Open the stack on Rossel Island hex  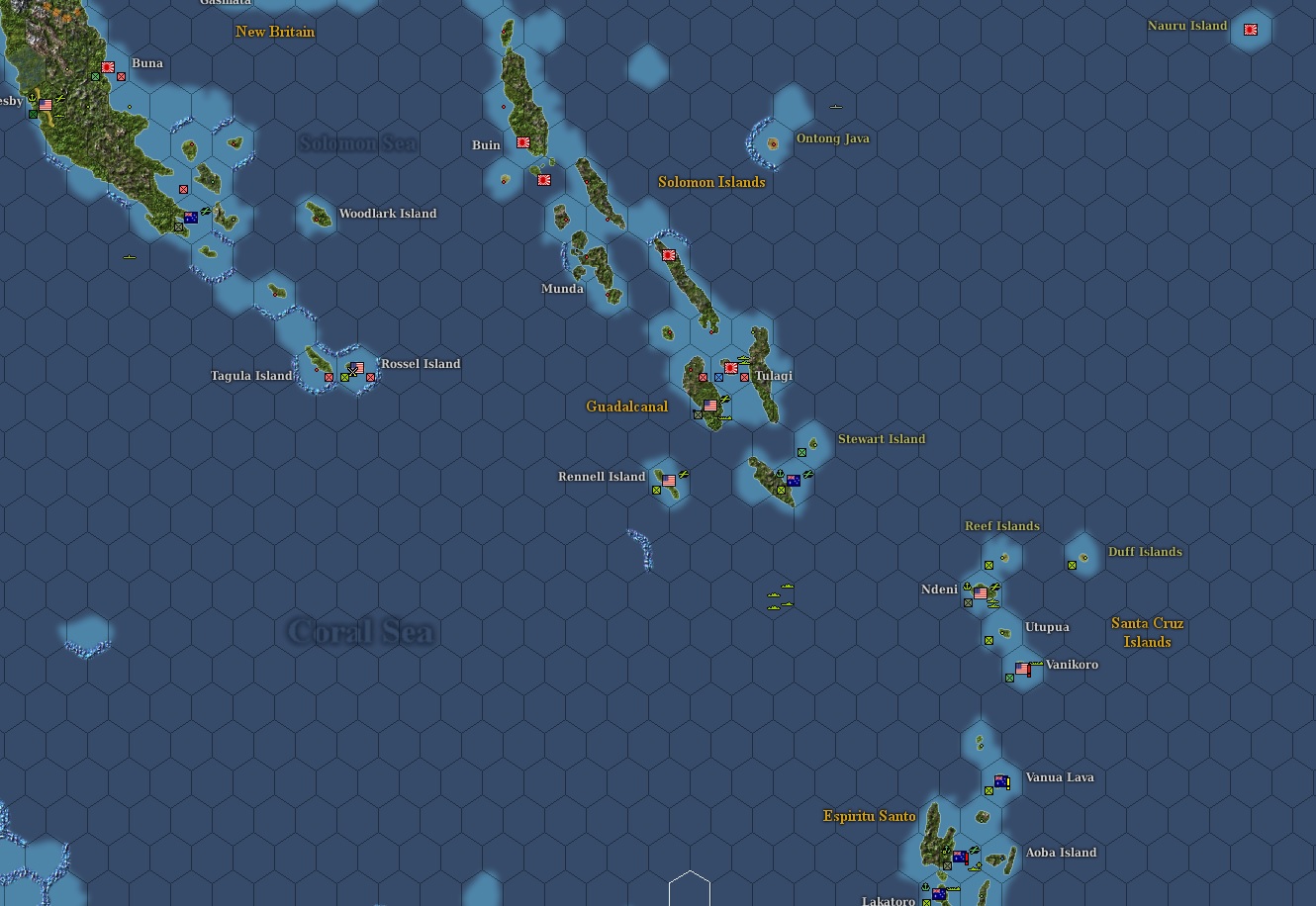tap(356, 368)
